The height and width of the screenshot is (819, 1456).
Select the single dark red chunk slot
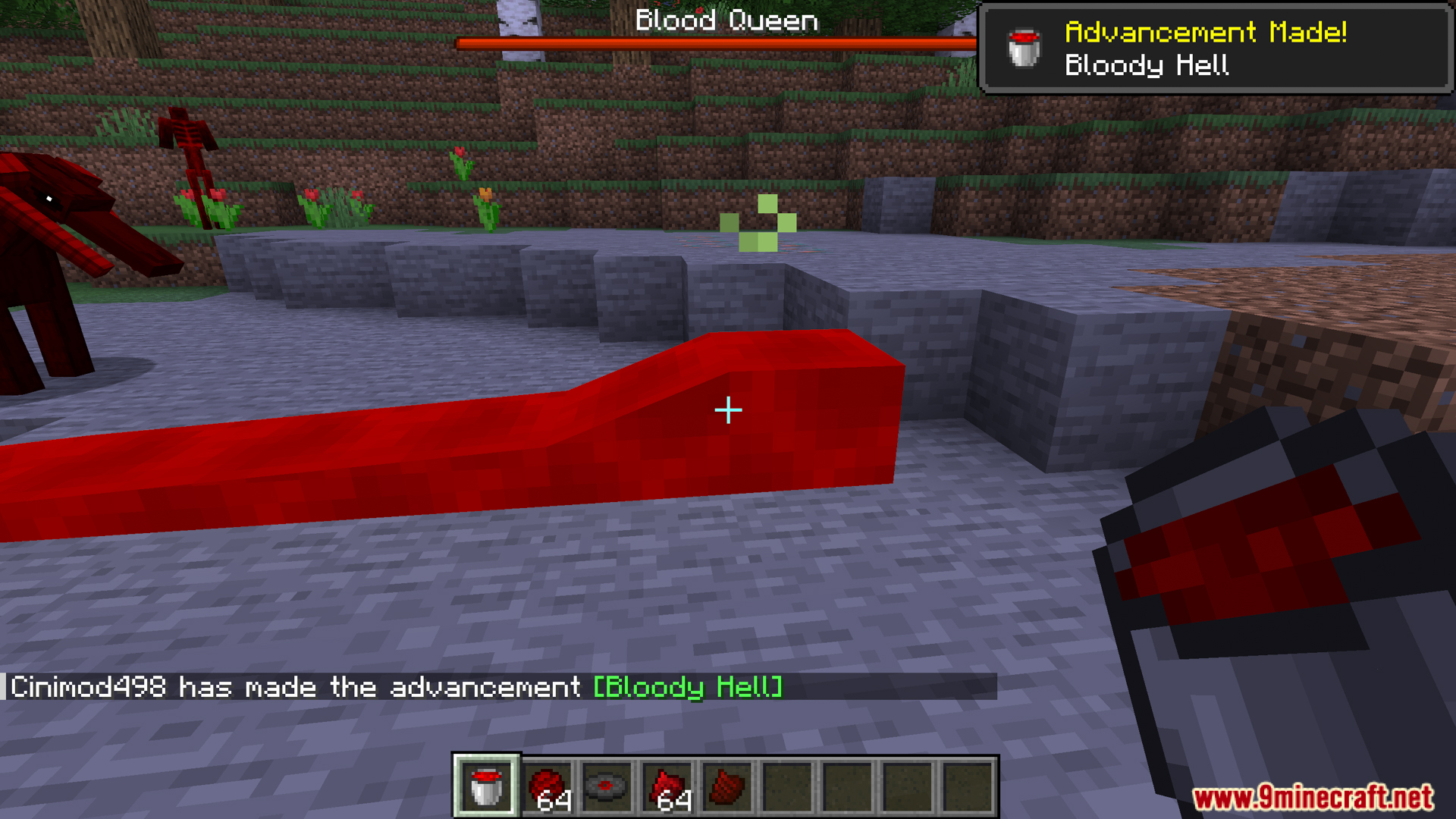727,787
